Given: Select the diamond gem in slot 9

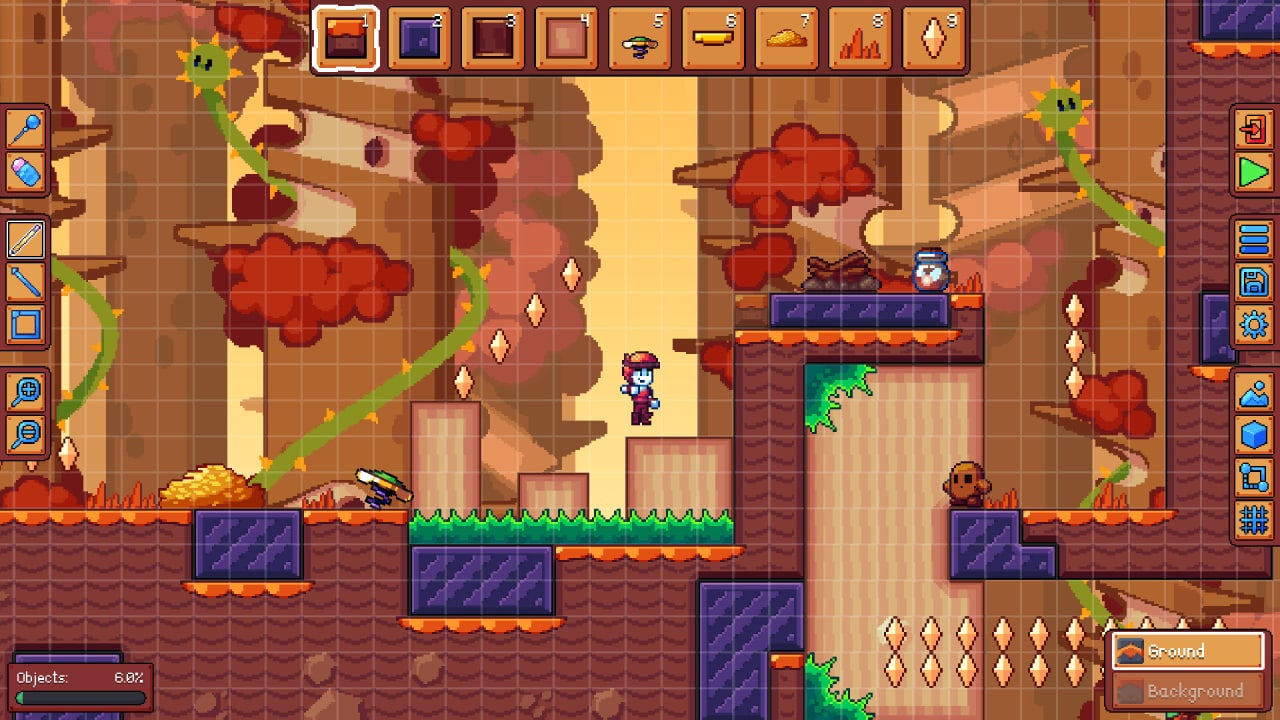Looking at the screenshot, I should [x=934, y=40].
